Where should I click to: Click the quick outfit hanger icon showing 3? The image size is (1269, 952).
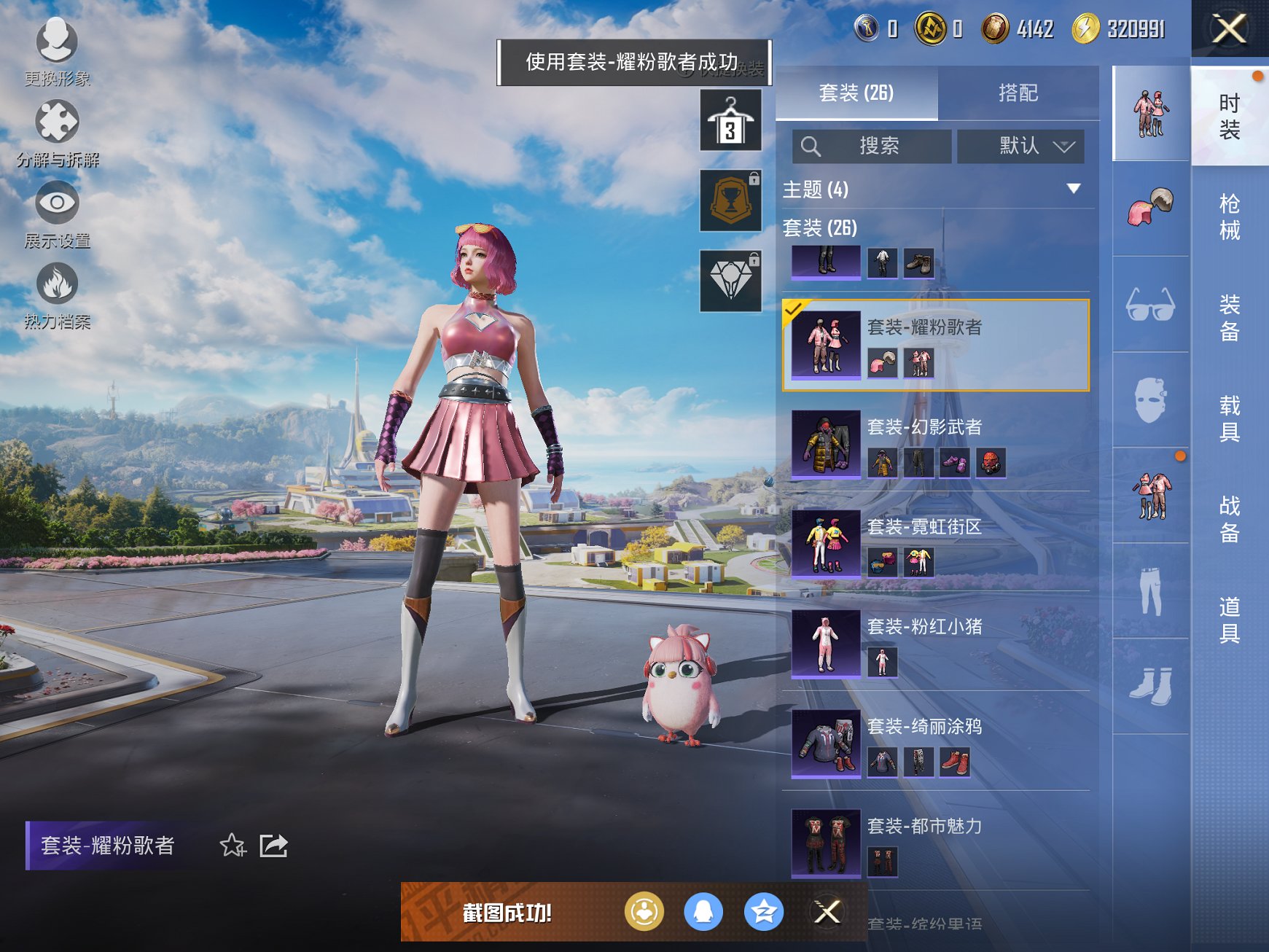730,119
